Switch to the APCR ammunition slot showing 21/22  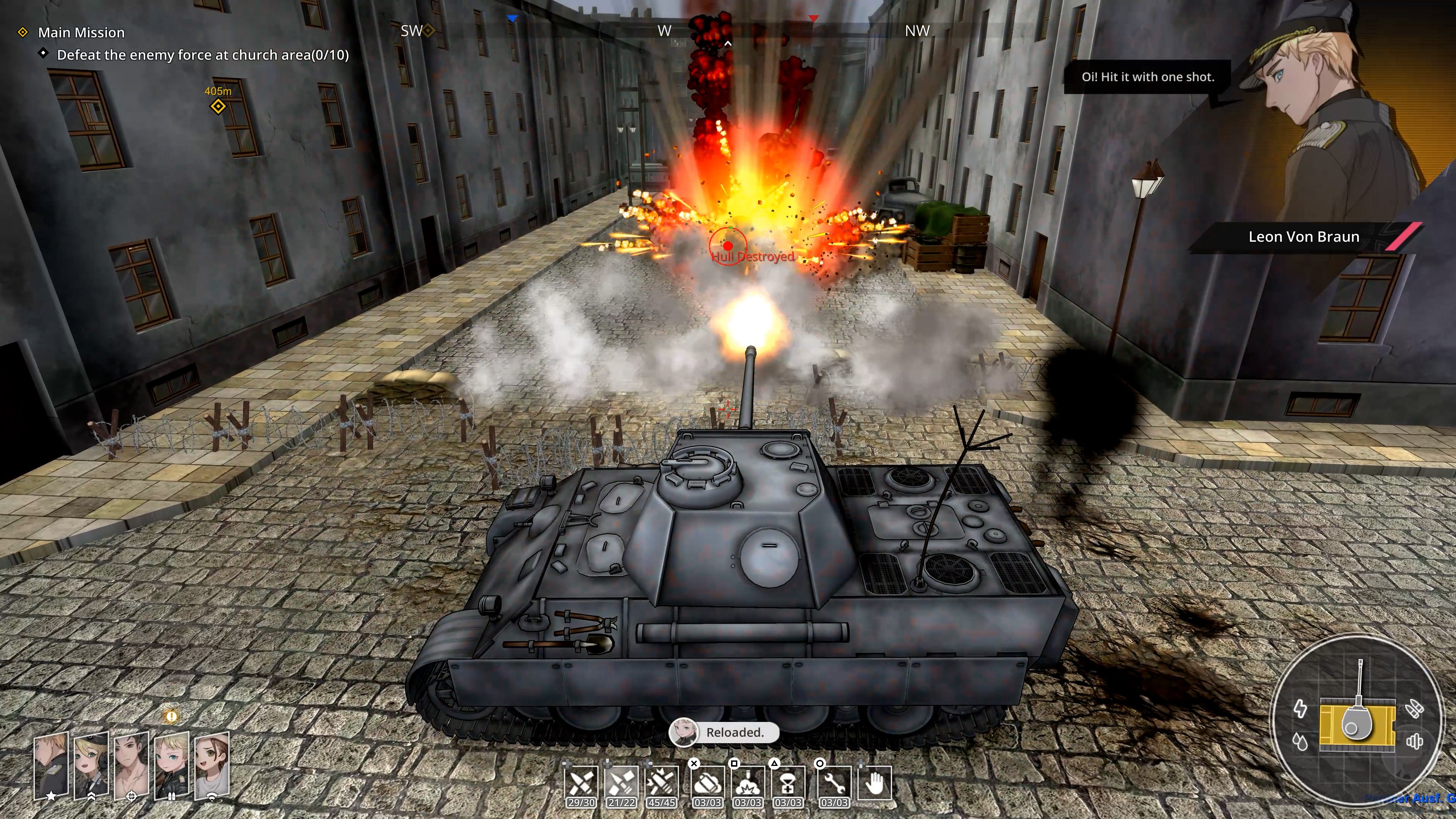621,784
